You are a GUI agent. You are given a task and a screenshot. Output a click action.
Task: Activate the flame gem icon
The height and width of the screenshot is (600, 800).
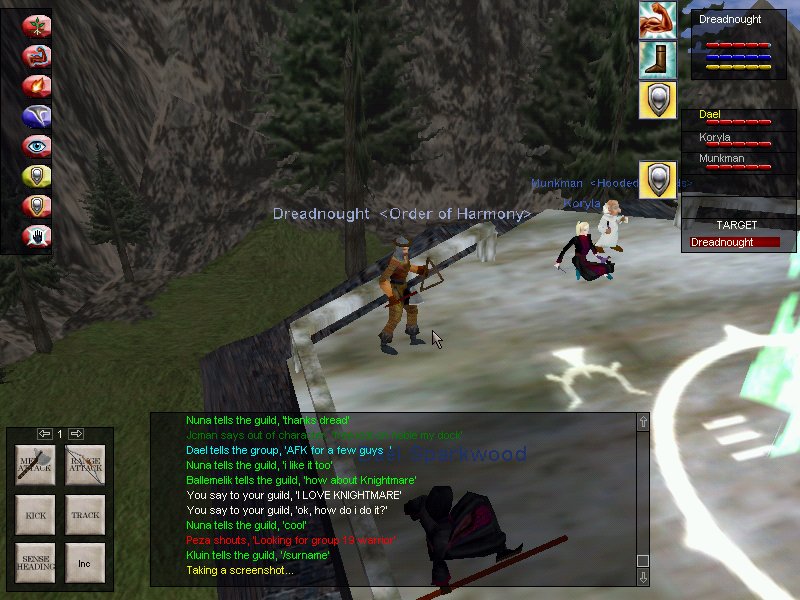point(36,86)
